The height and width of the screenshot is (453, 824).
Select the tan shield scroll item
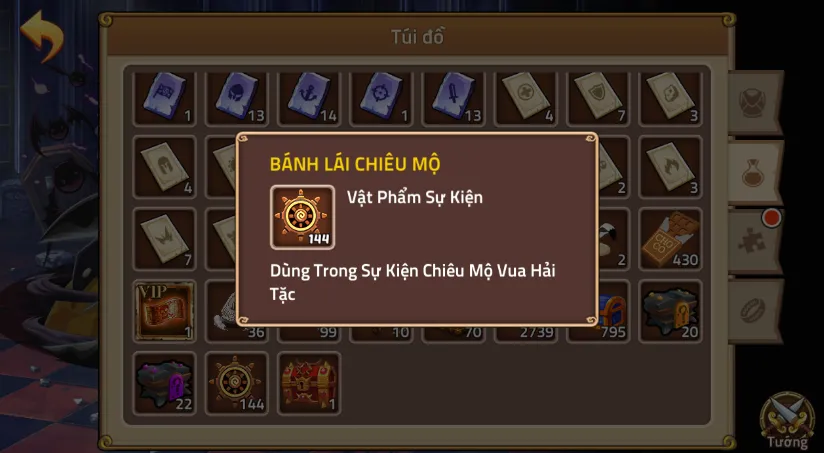coord(598,96)
